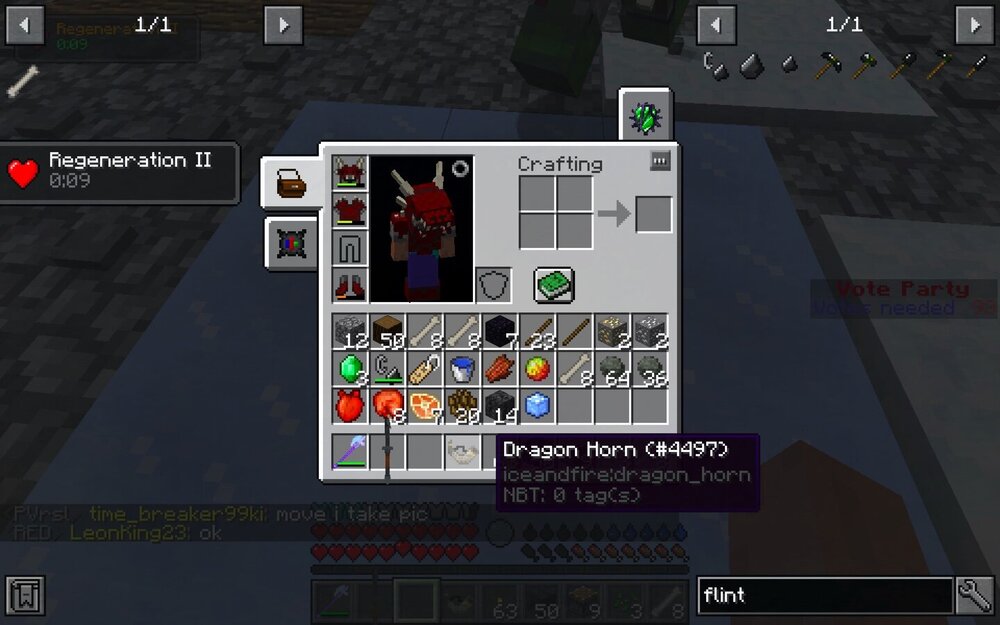
Task: Select the red chestplate armor slot
Action: pos(350,210)
